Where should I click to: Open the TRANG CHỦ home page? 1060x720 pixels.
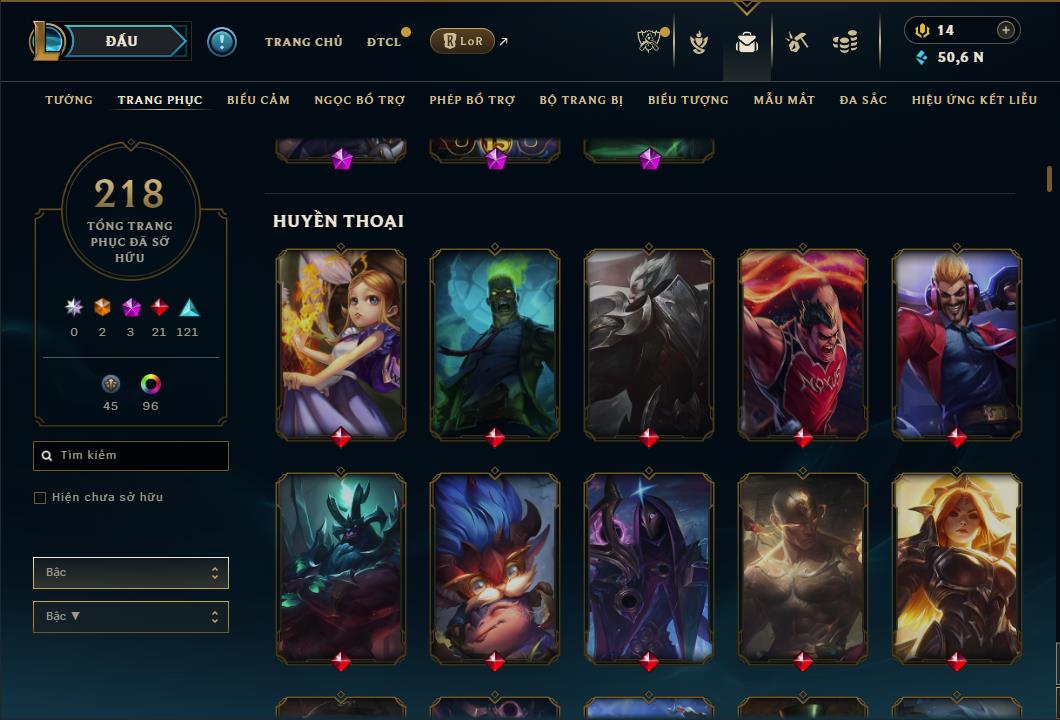pos(303,42)
